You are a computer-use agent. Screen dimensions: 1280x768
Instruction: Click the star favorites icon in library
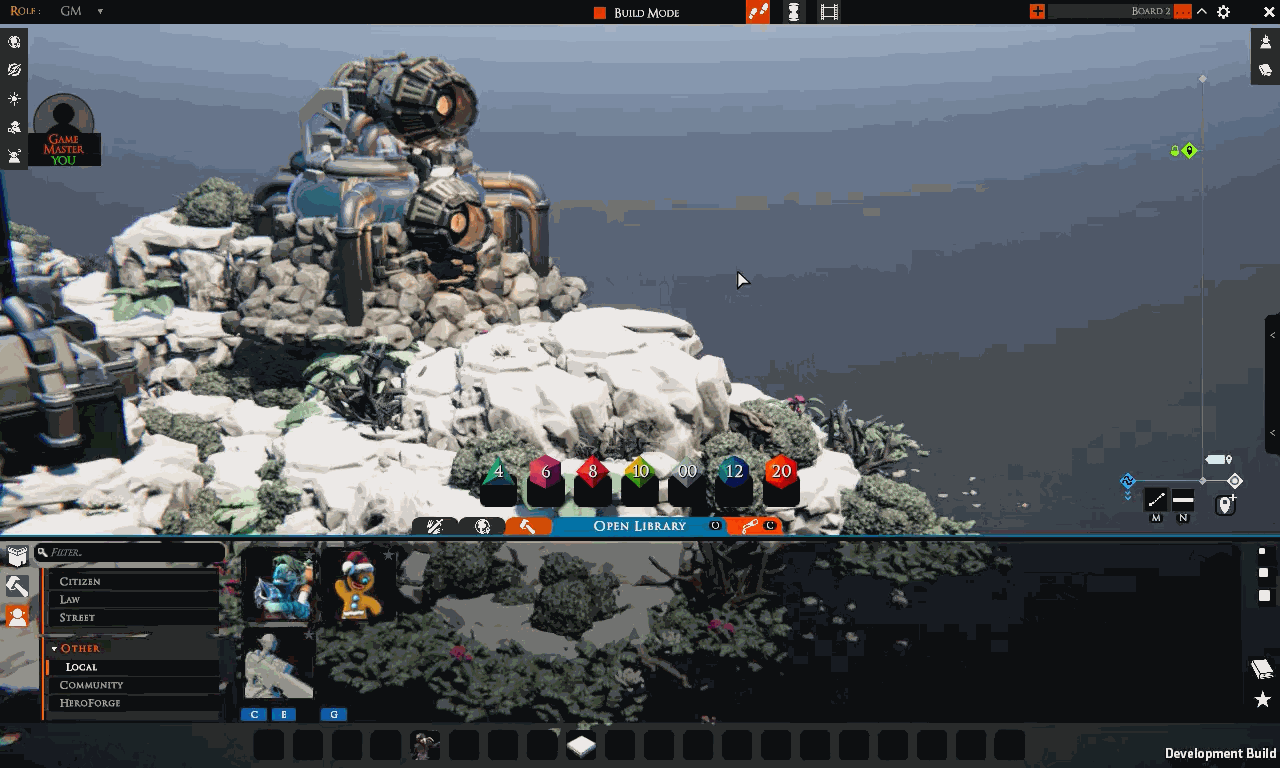[1262, 700]
